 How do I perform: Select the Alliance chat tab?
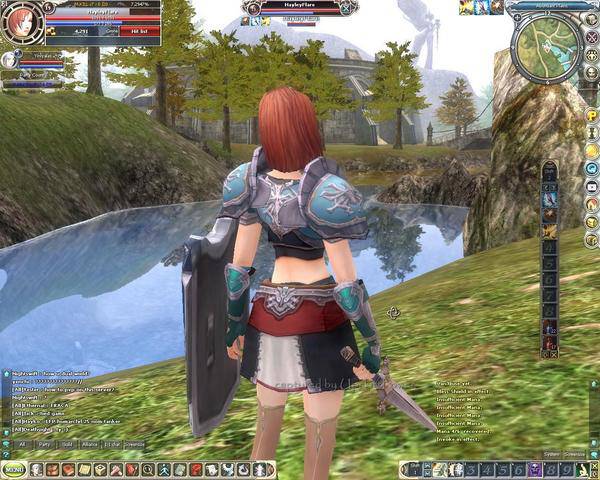click(x=91, y=443)
